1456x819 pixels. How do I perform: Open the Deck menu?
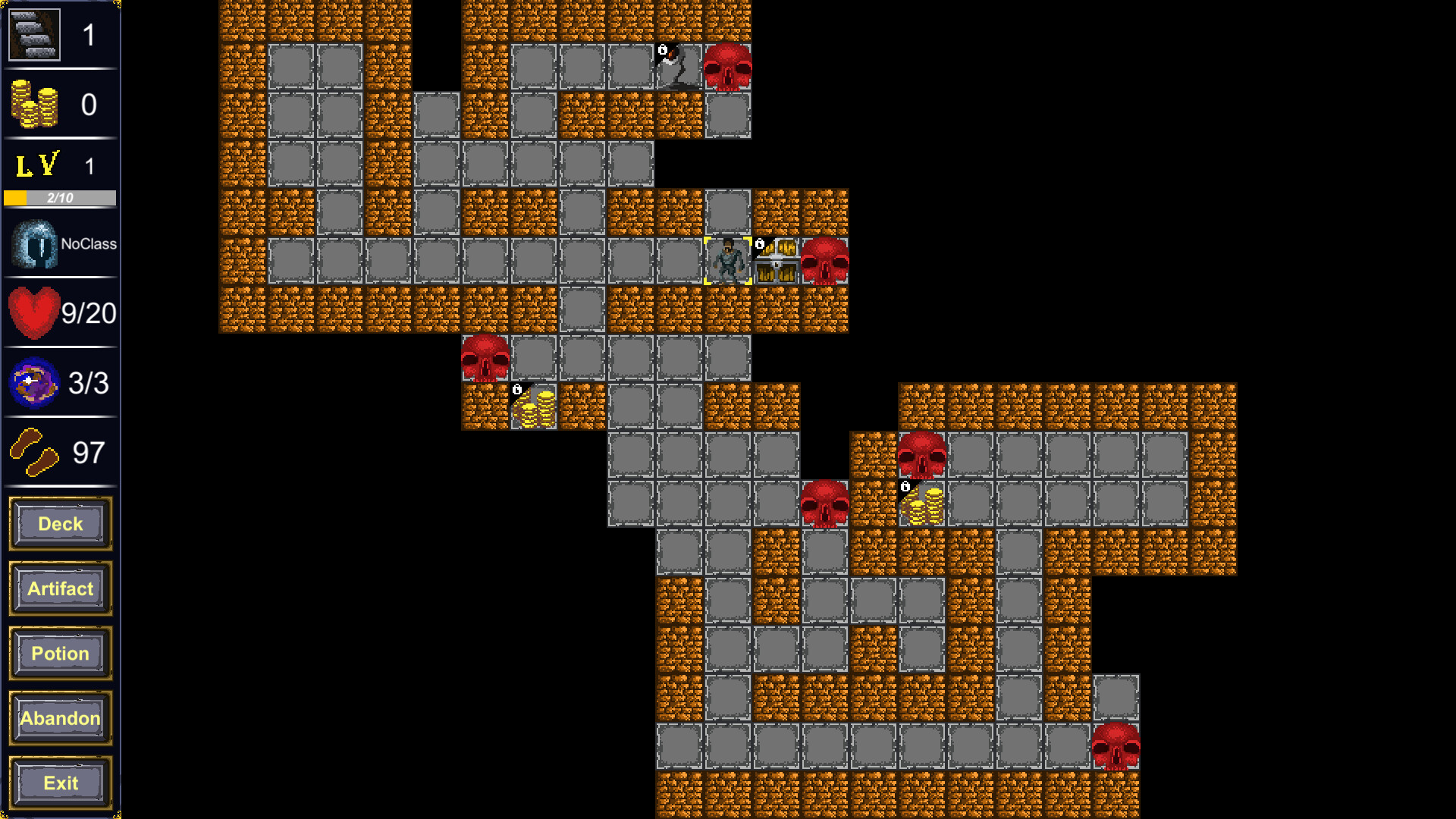point(59,523)
